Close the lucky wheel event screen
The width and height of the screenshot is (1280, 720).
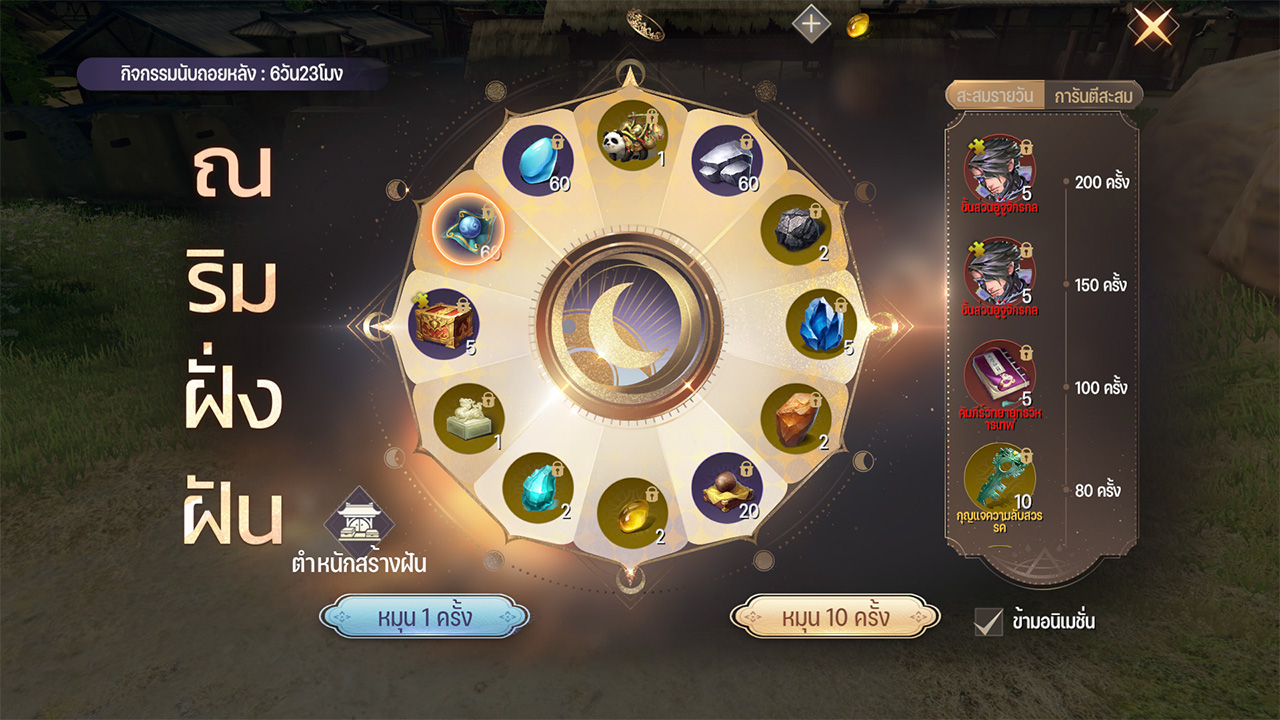(1153, 26)
